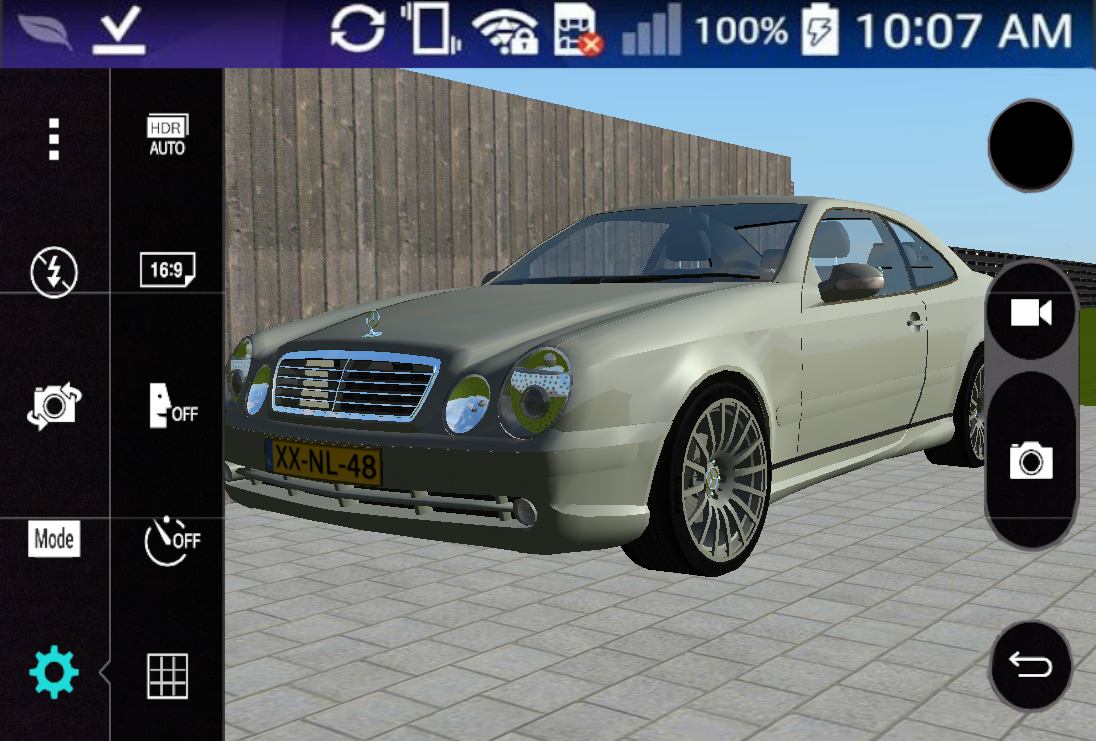Take a photo with the shutter button
Screen dimensions: 1096x741
(1031, 461)
